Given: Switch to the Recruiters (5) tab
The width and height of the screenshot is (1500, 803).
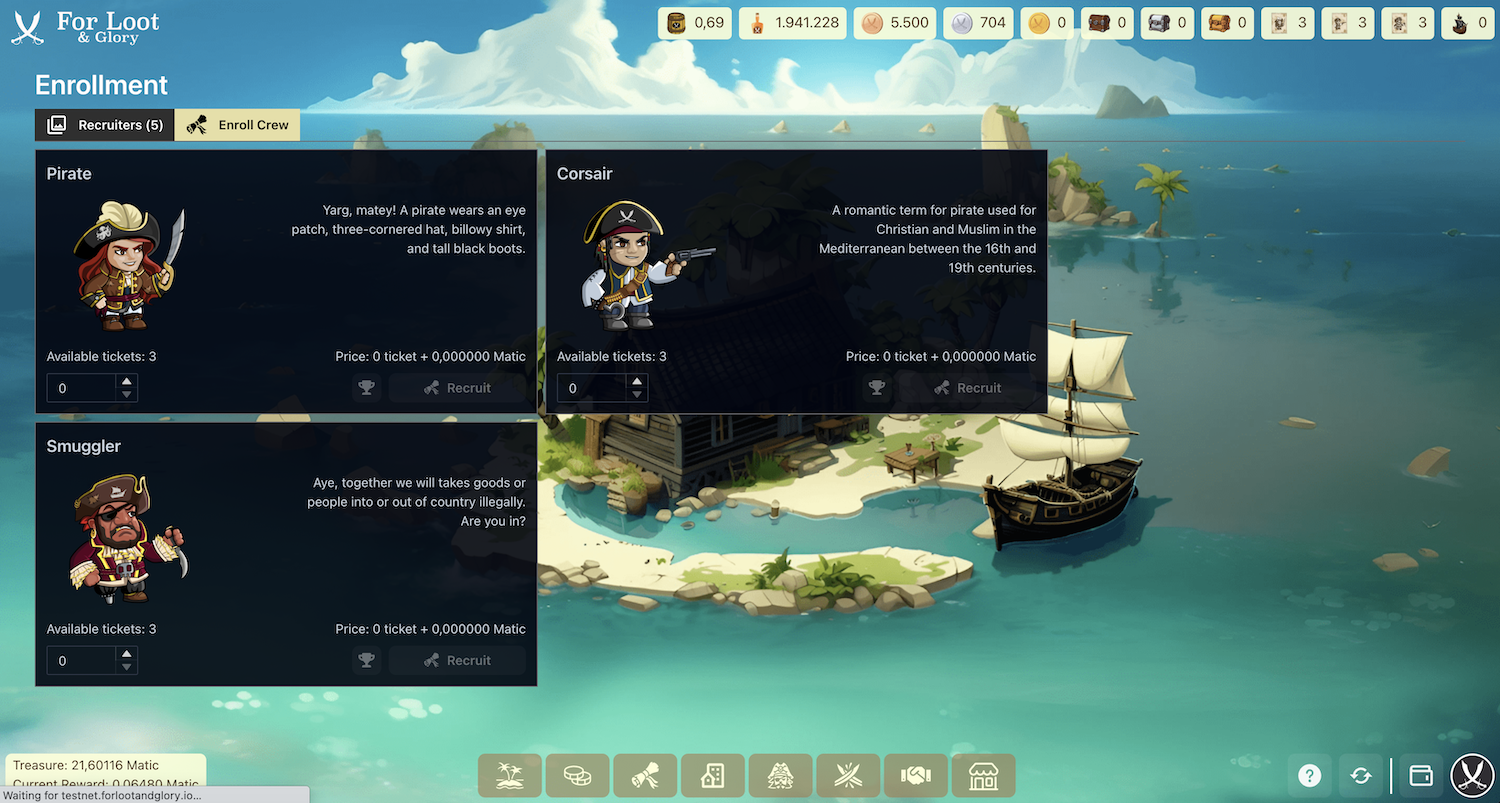Looking at the screenshot, I should pyautogui.click(x=105, y=125).
